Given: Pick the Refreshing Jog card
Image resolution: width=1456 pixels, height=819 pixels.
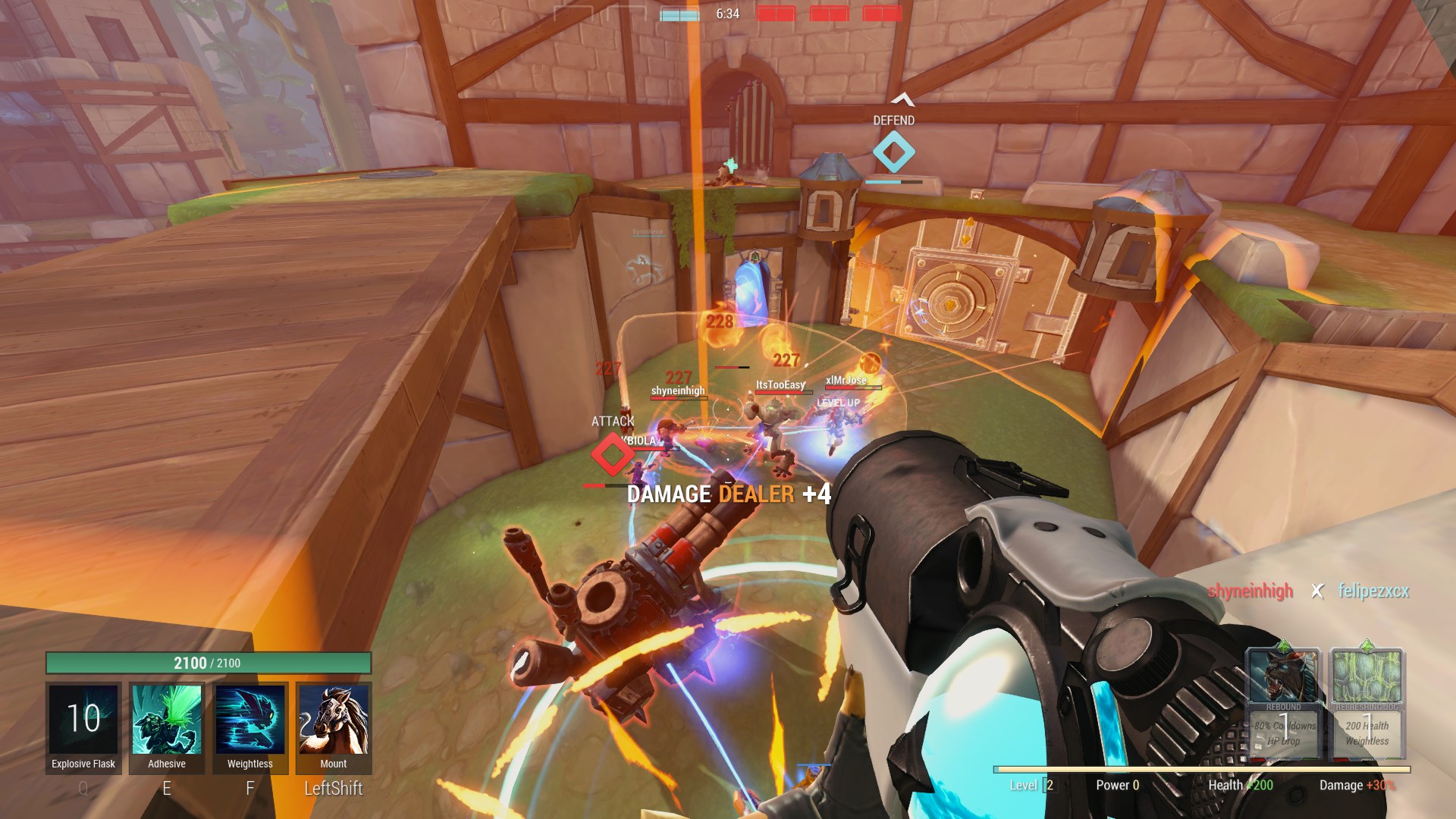Looking at the screenshot, I should pyautogui.click(x=1367, y=703).
